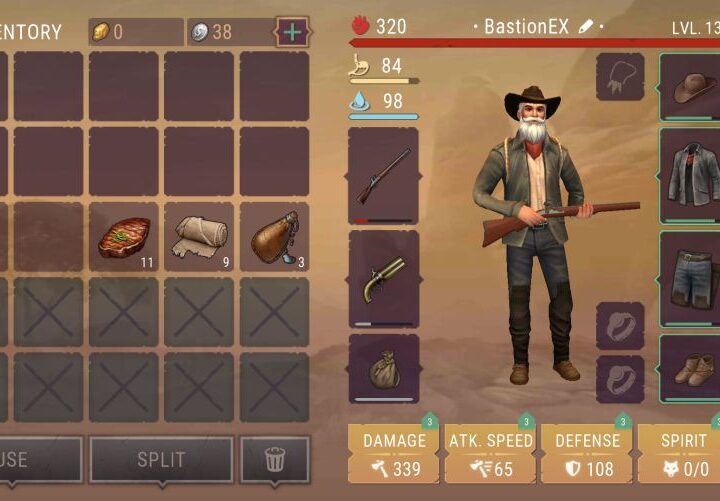Show the Atk. Speed stat details
Screen dimensions: 720x501
pyautogui.click(x=490, y=454)
